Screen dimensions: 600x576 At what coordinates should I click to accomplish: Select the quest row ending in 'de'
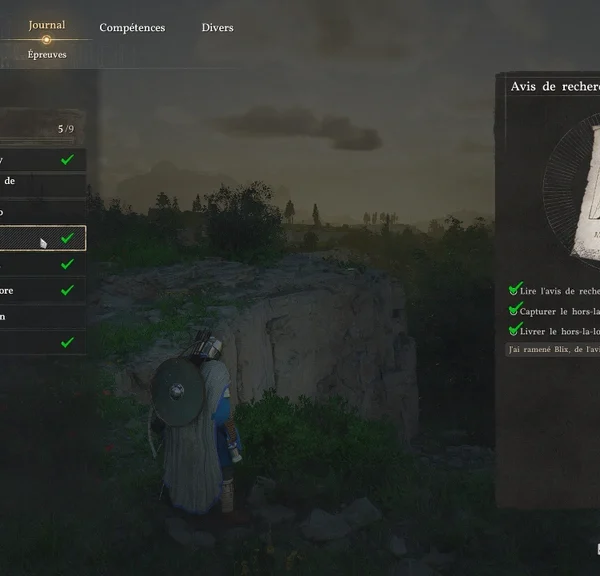[x=42, y=182]
